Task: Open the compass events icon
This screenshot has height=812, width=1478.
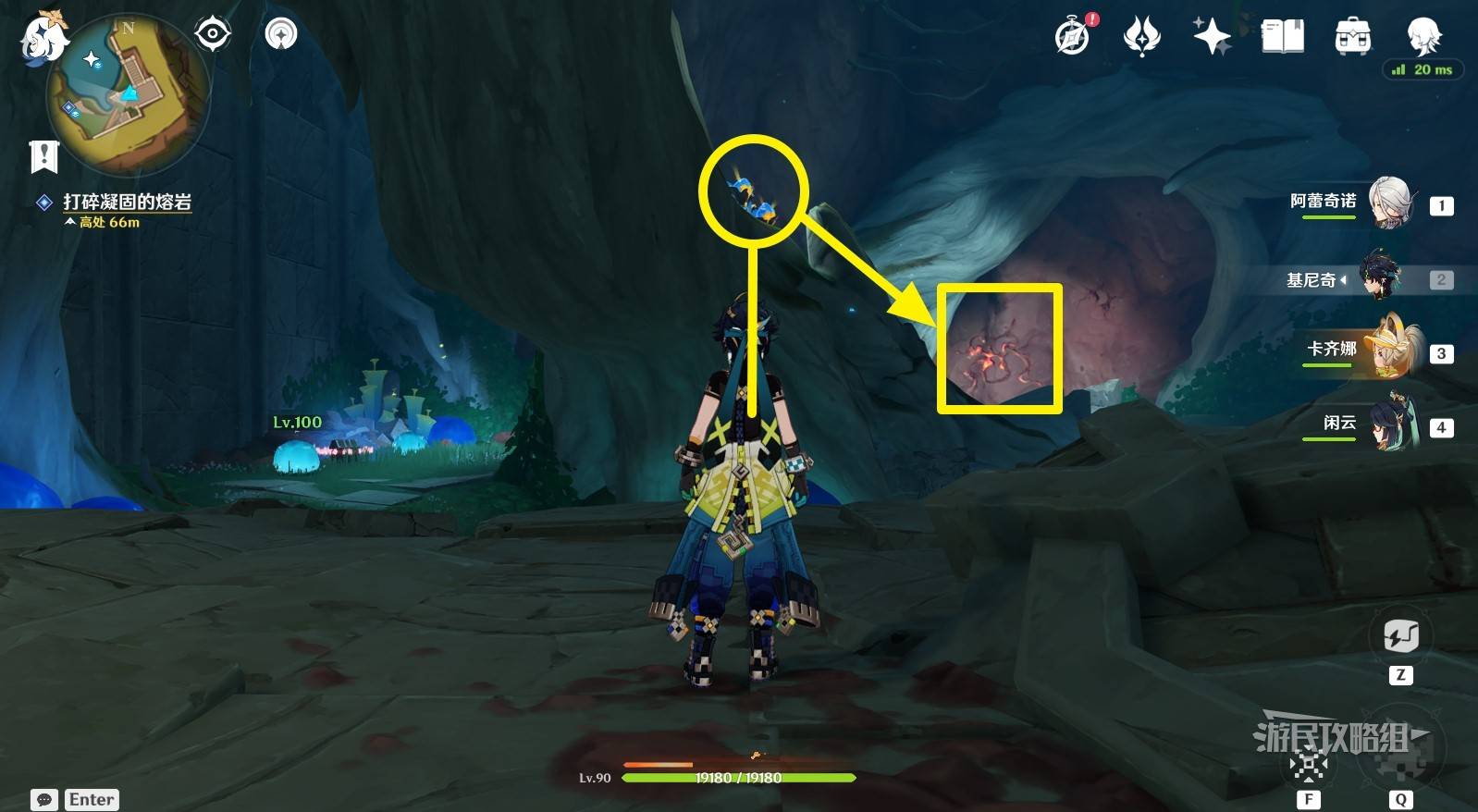Action: click(1073, 37)
